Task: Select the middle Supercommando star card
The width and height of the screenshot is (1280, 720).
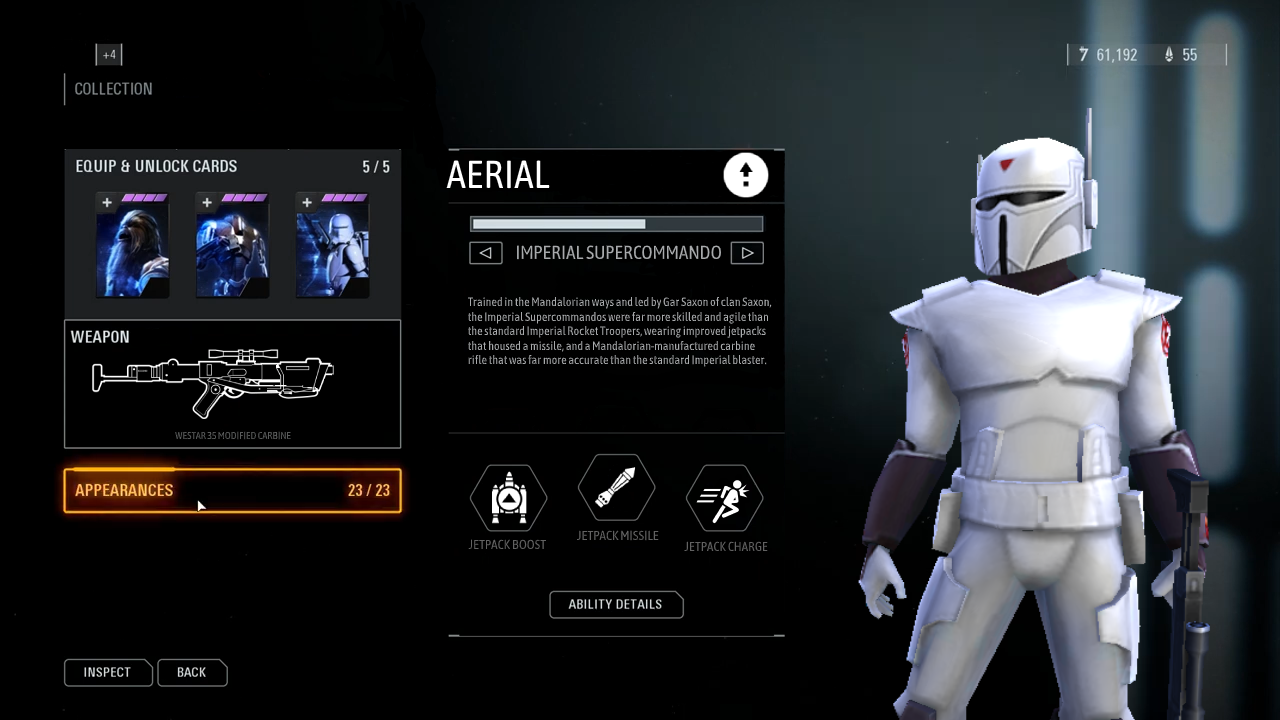Action: [x=232, y=244]
